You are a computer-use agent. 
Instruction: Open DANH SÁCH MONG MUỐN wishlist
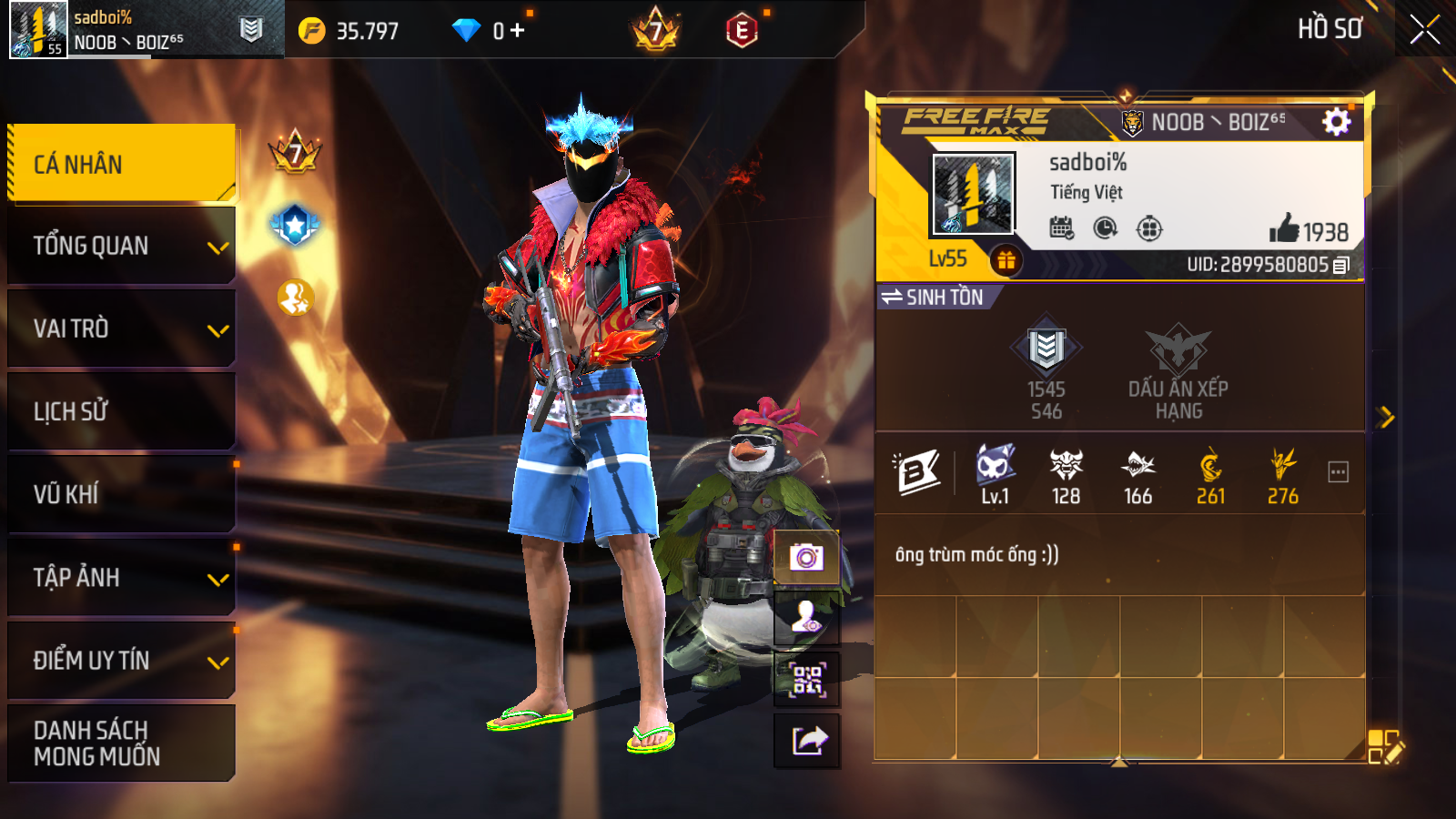pos(121,743)
